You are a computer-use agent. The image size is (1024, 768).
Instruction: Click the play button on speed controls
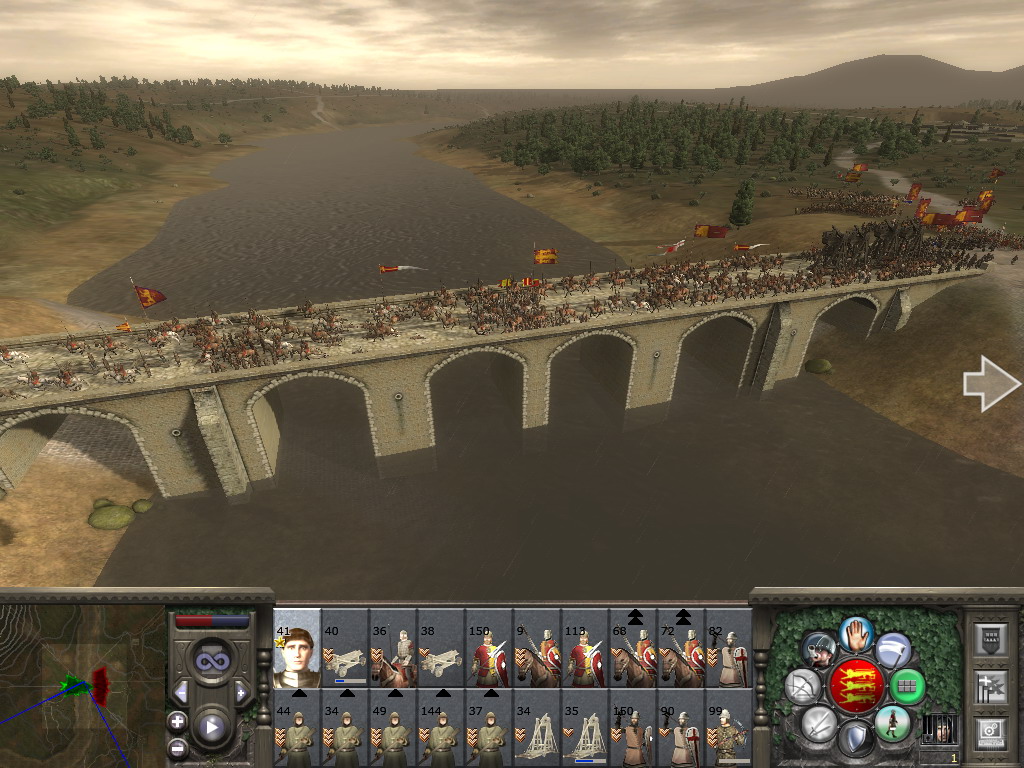pyautogui.click(x=210, y=726)
